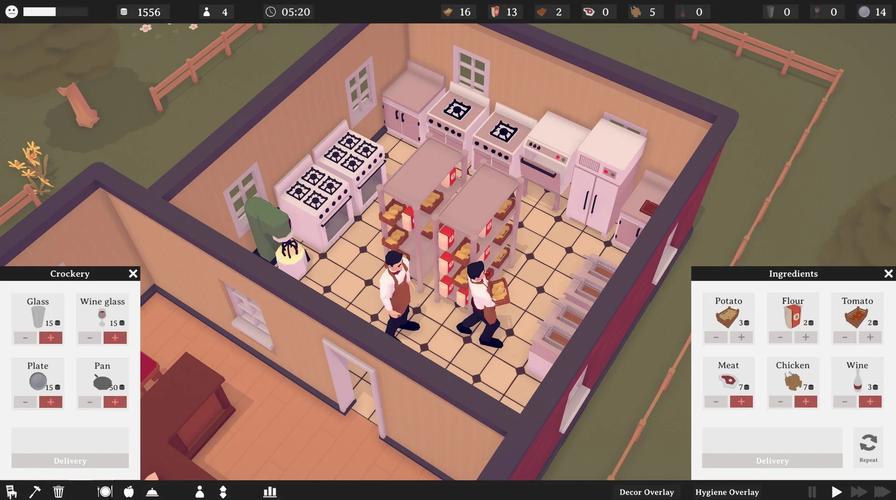This screenshot has width=896, height=500.
Task: Pause the game
Action: [x=812, y=492]
